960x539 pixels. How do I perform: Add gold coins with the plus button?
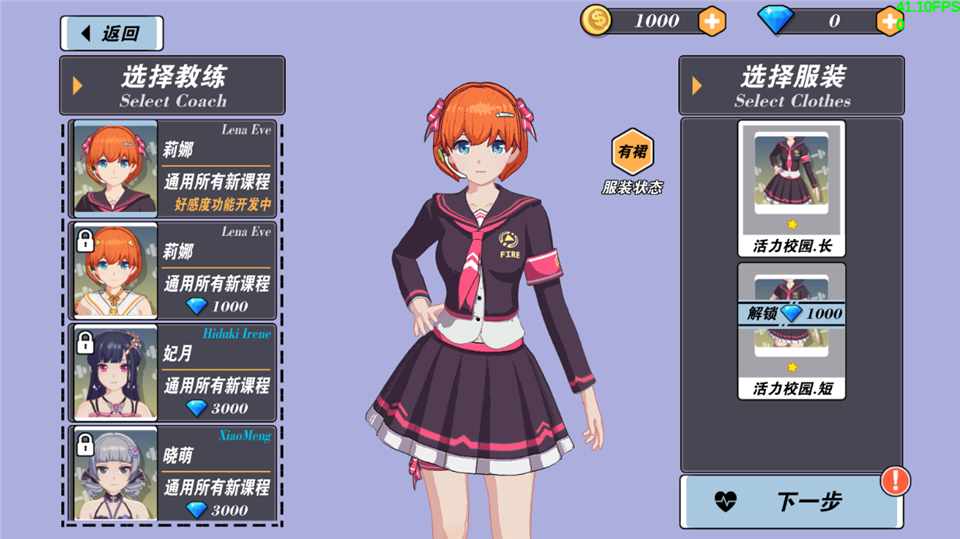(711, 20)
